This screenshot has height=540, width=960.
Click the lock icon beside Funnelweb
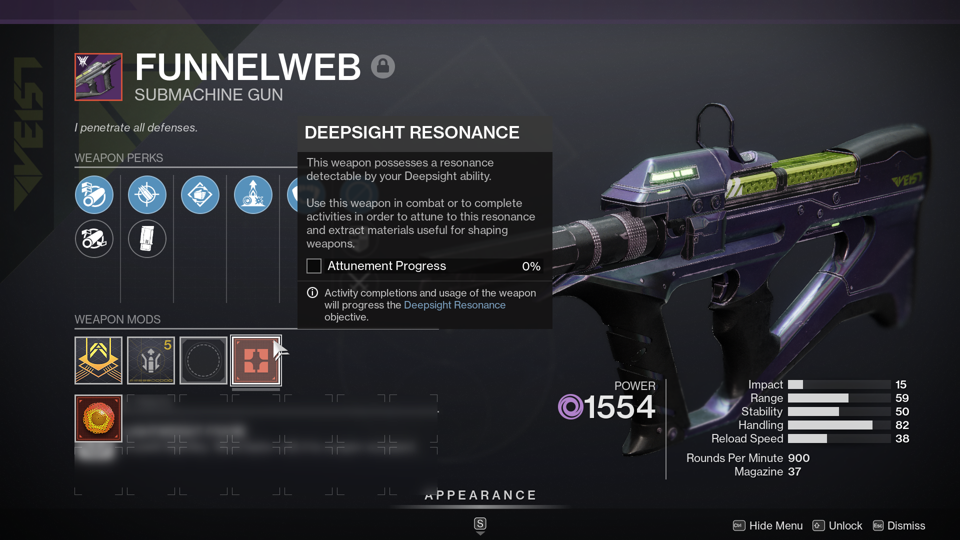point(383,67)
